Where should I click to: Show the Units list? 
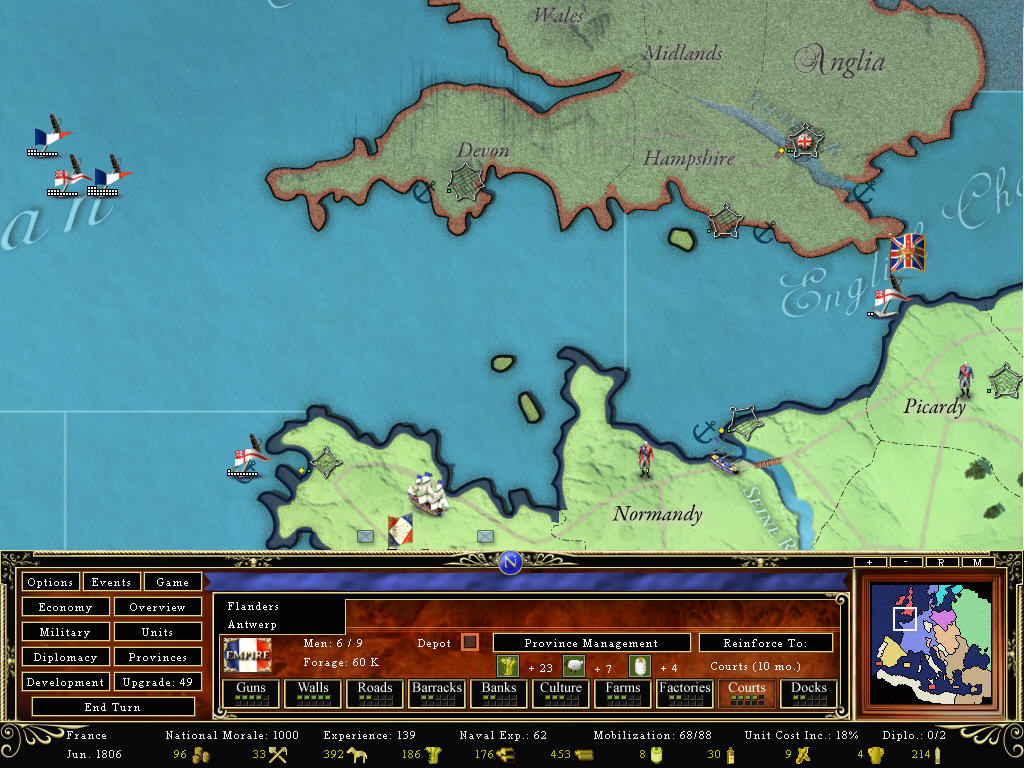click(x=157, y=632)
